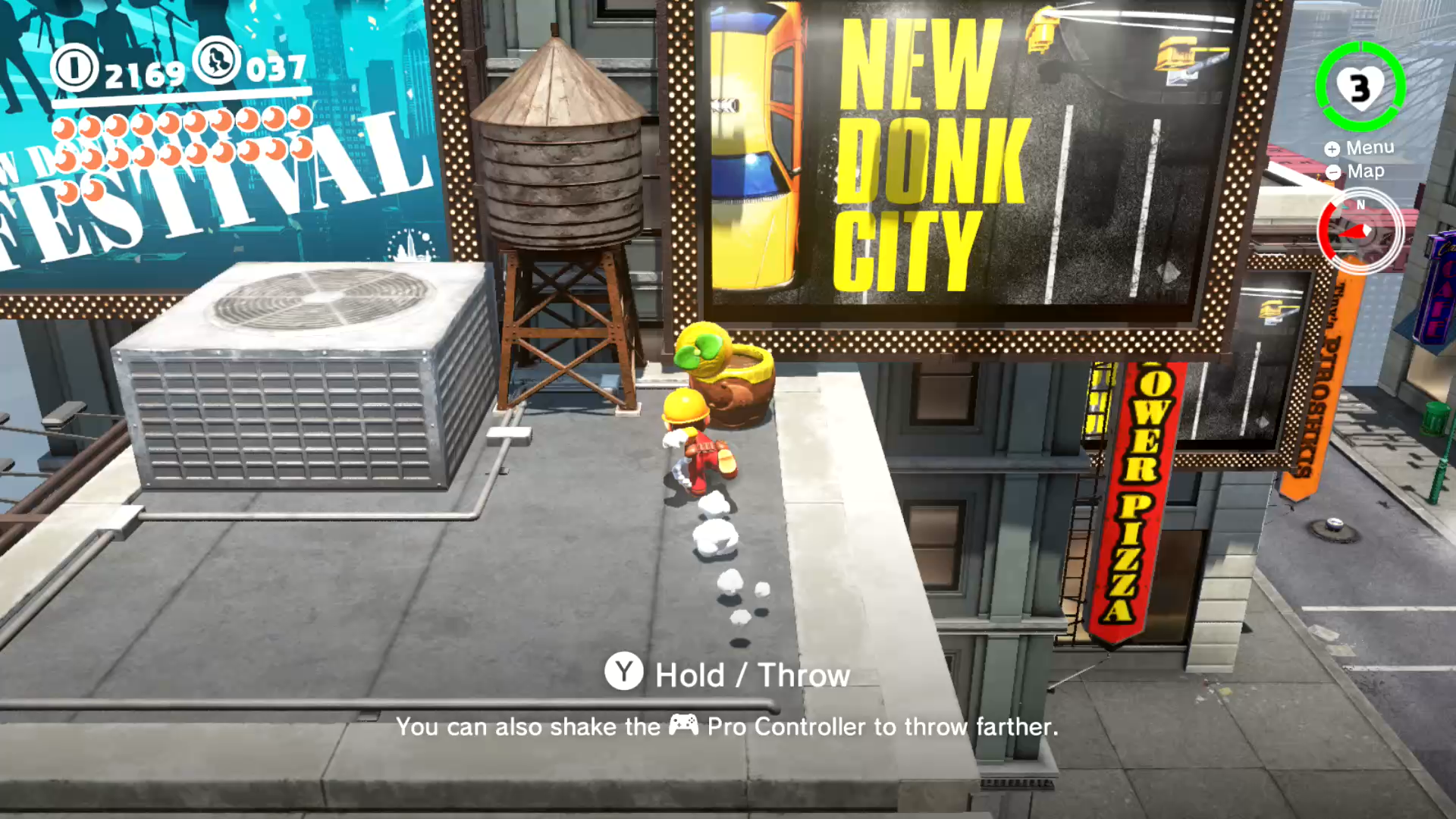Expand the Menu option
1456x819 pixels.
pos(1370,147)
